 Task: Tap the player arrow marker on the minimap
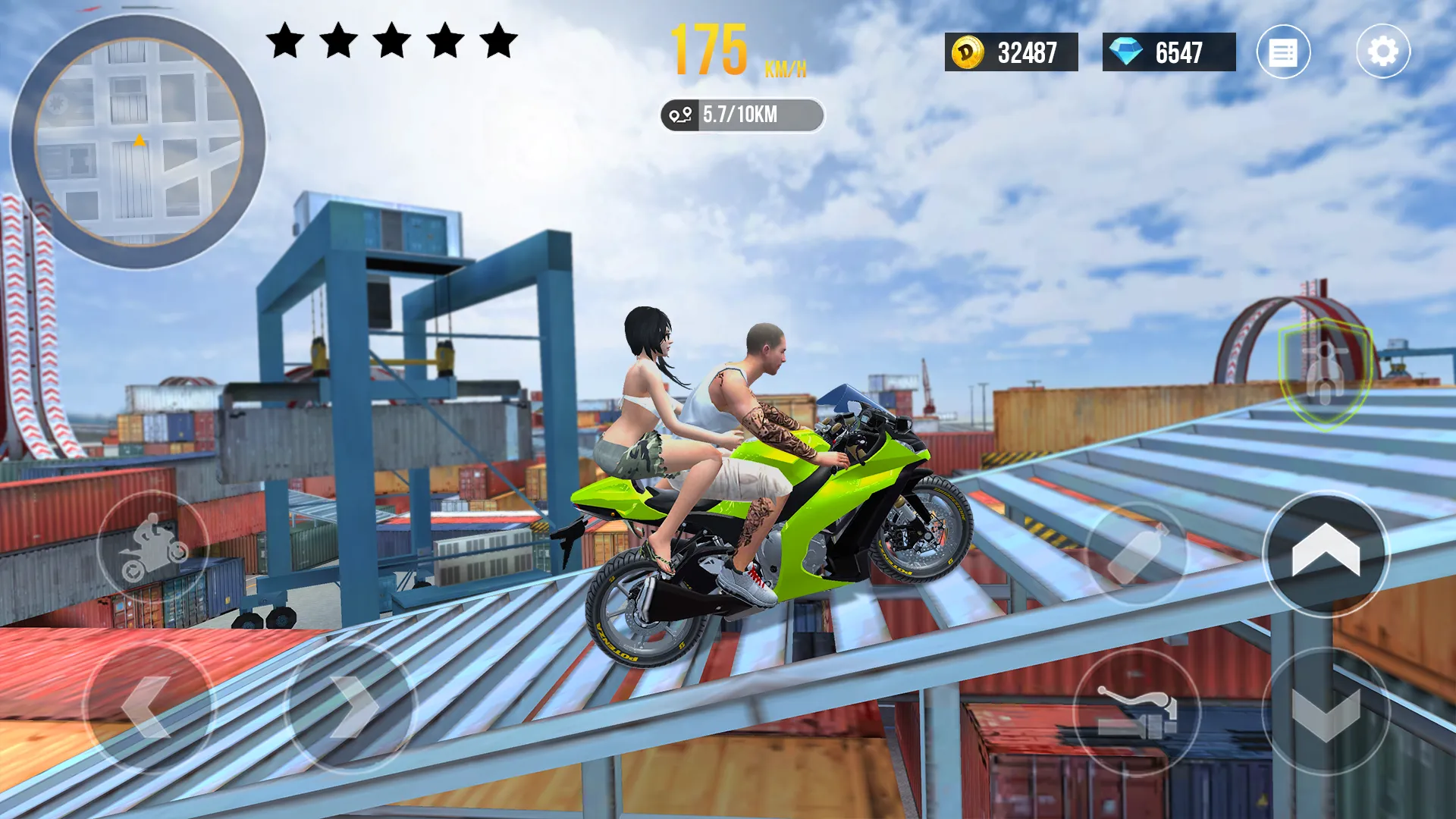(x=139, y=141)
